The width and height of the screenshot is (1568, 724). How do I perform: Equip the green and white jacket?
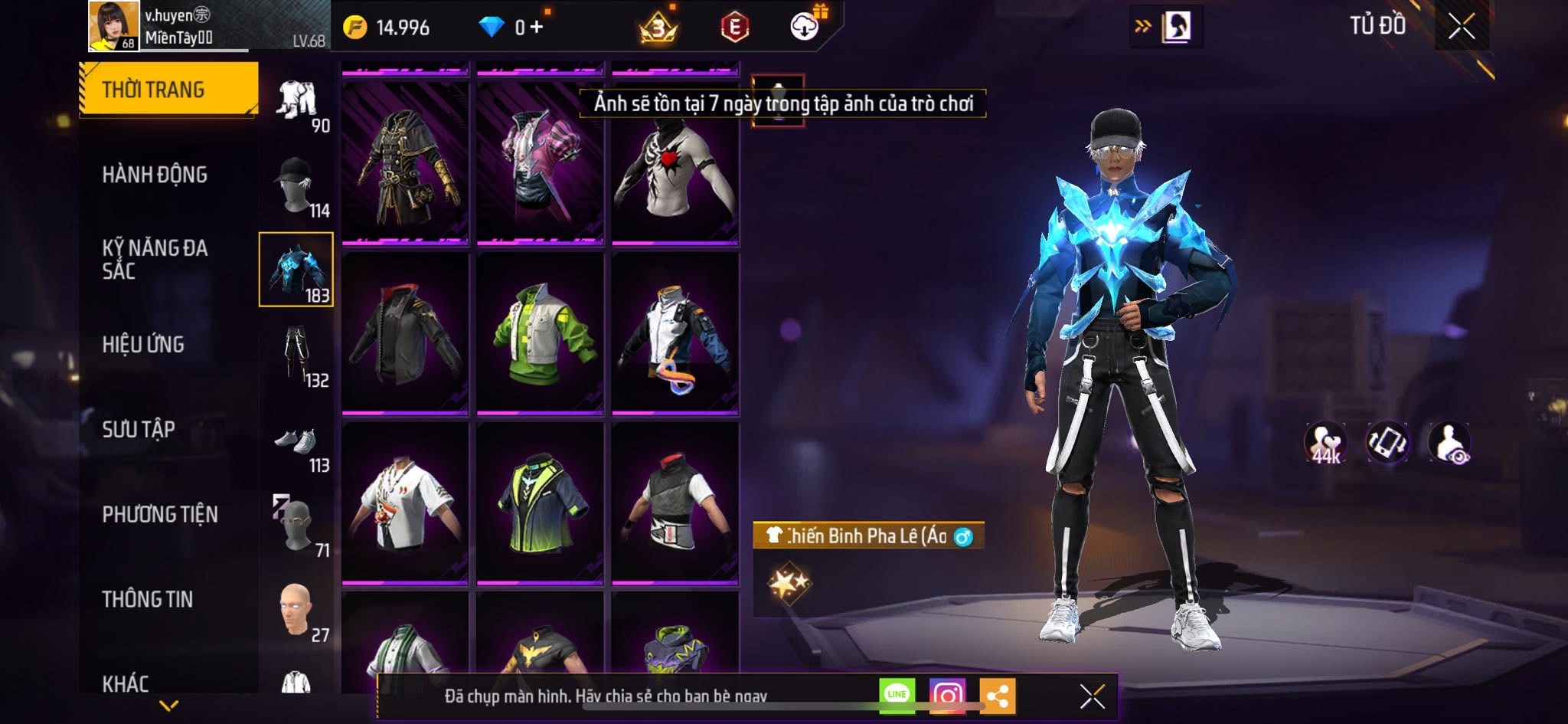[x=540, y=334]
